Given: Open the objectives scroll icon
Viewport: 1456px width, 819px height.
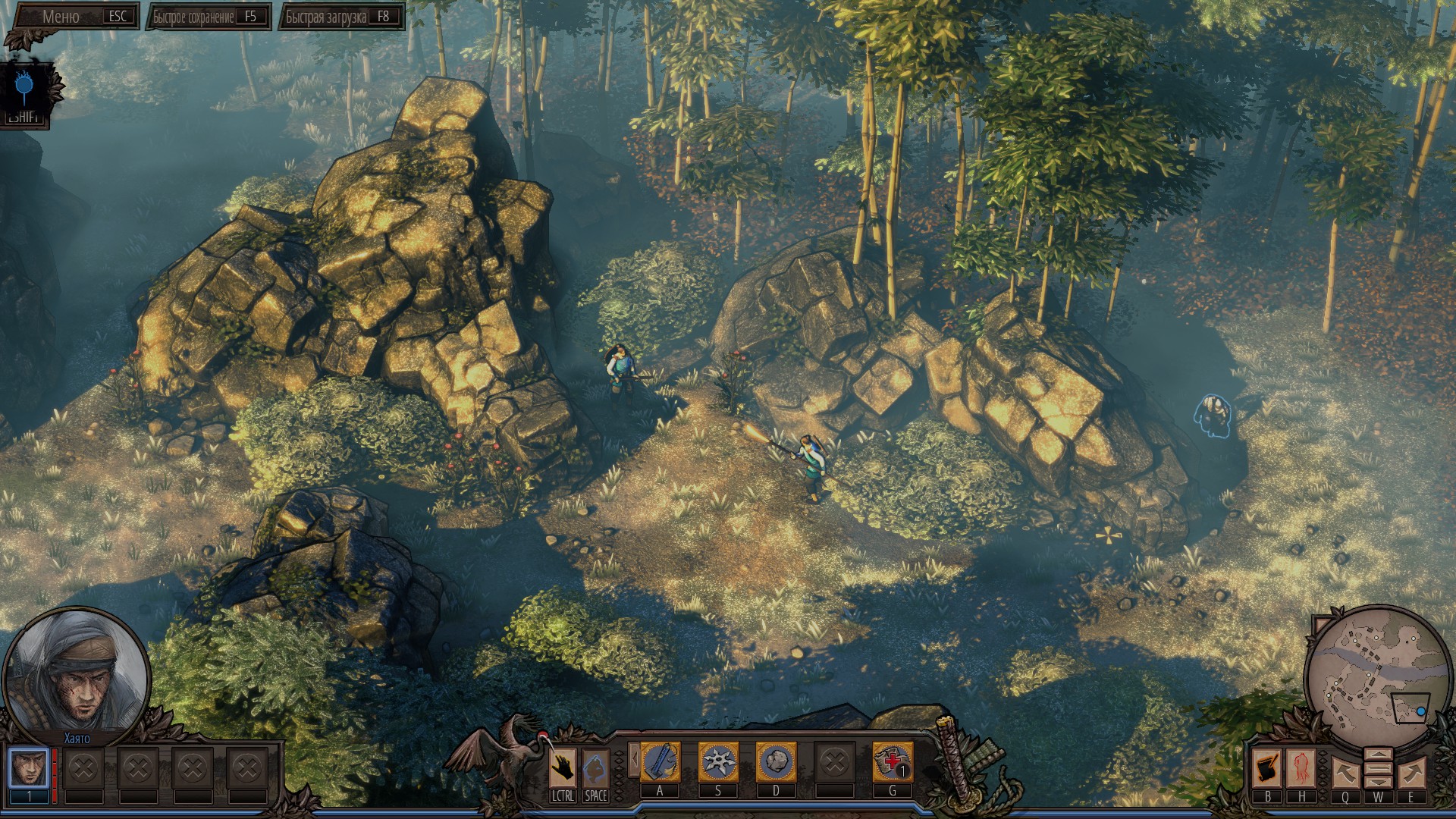Looking at the screenshot, I should point(1267,767).
